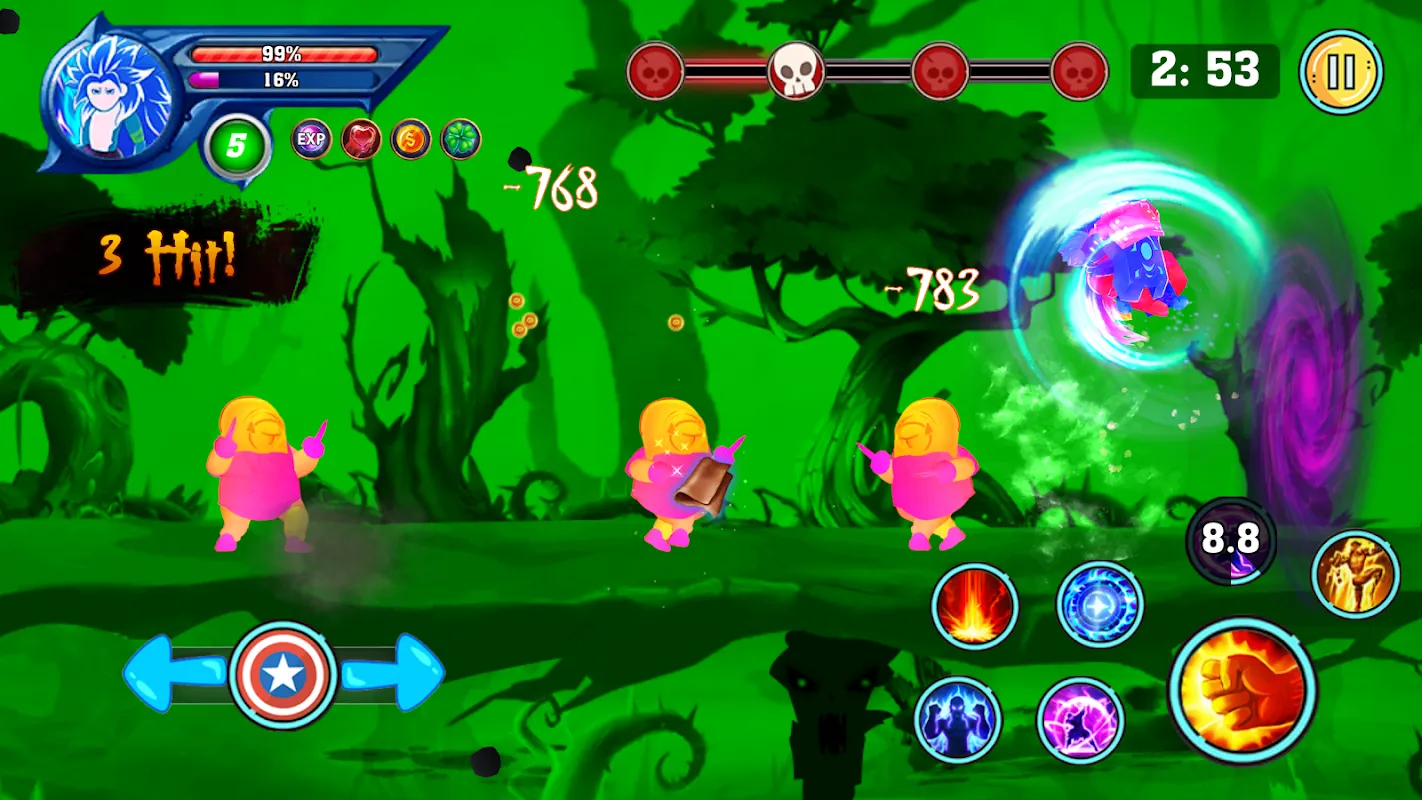1422x800 pixels.
Task: Attack with the flaming fist button
Action: point(1242,689)
